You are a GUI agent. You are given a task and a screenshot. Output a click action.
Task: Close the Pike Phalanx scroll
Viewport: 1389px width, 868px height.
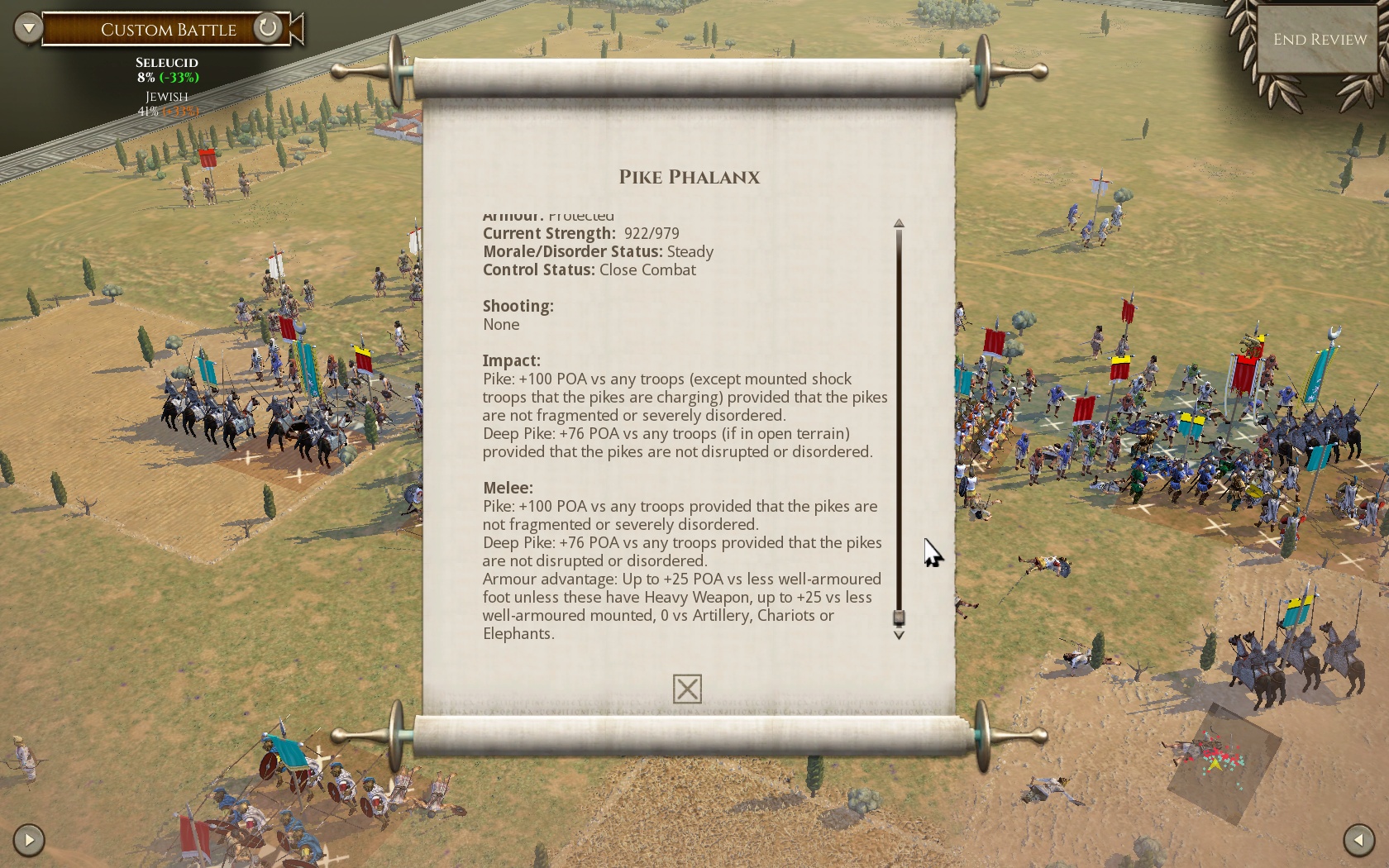coord(687,689)
